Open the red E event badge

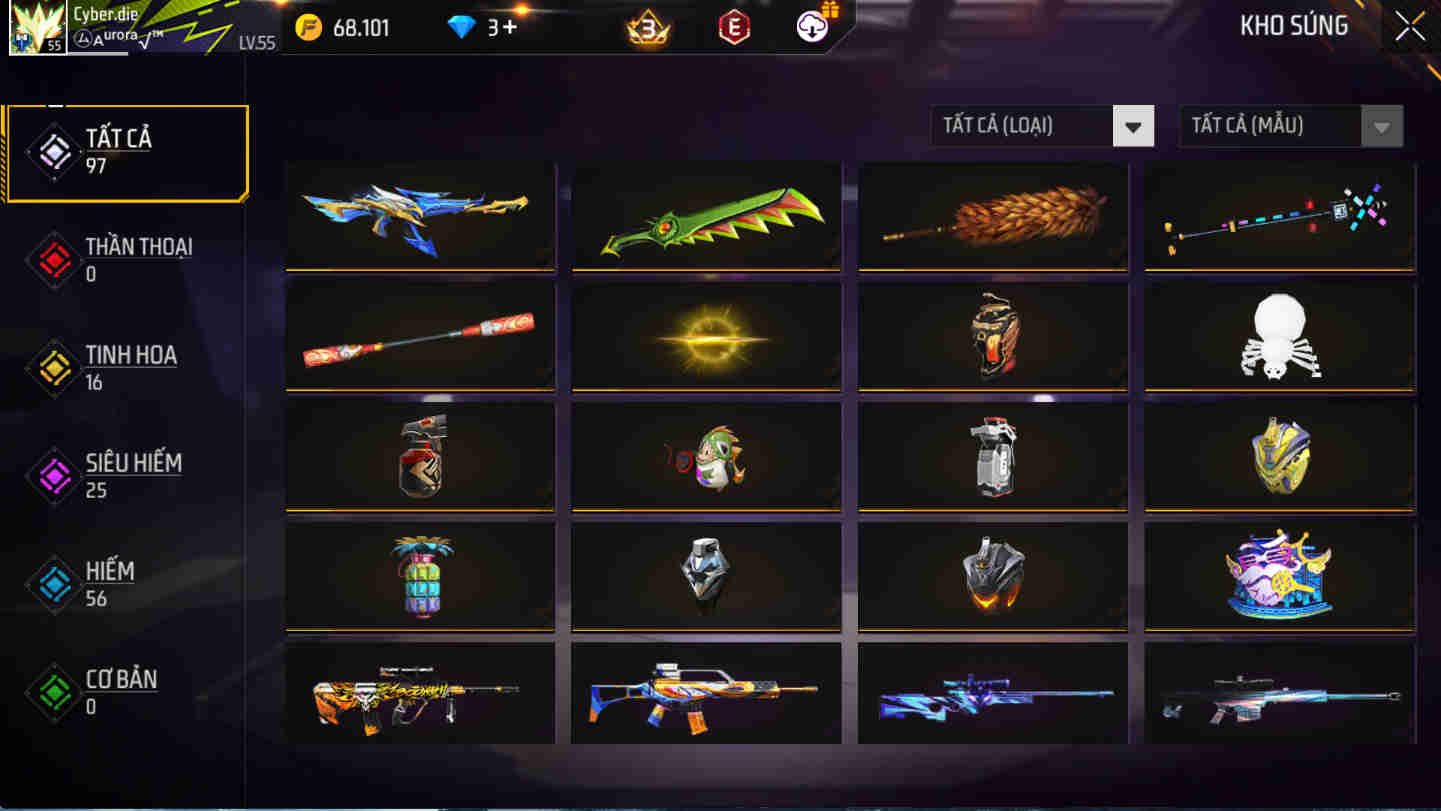[733, 28]
